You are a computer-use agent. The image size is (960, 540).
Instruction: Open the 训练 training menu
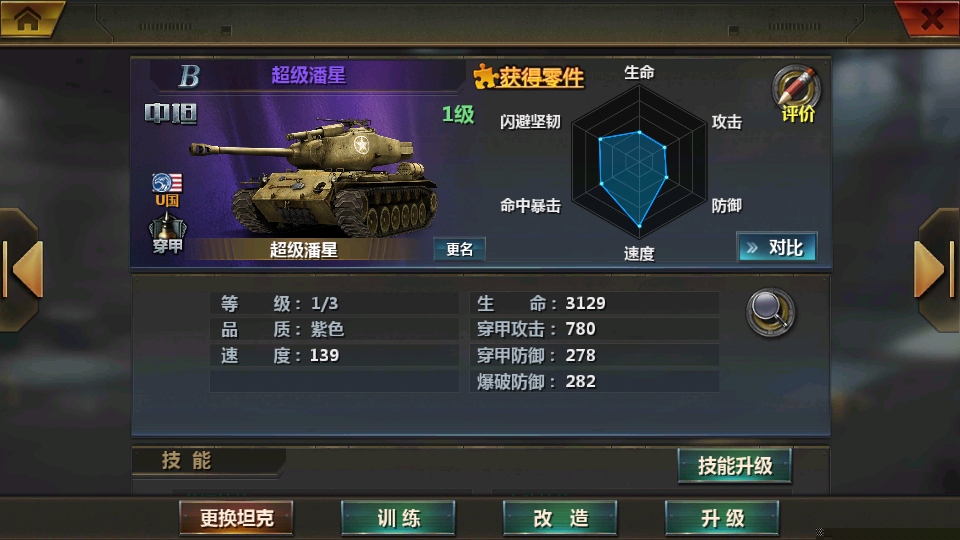pyautogui.click(x=398, y=517)
